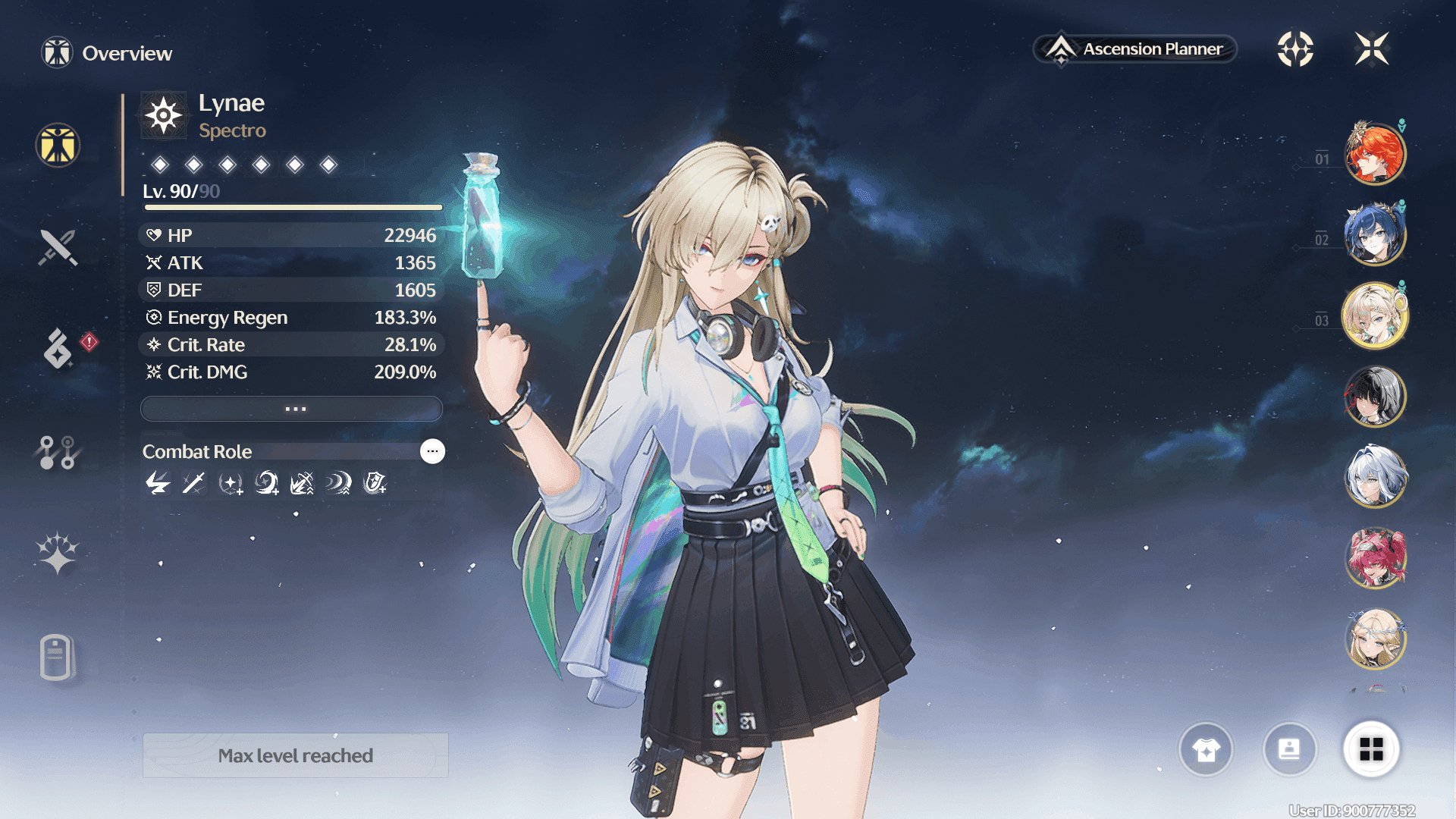Viewport: 1456px width, 819px height.
Task: Open the Ascension Planner
Action: [x=1135, y=49]
